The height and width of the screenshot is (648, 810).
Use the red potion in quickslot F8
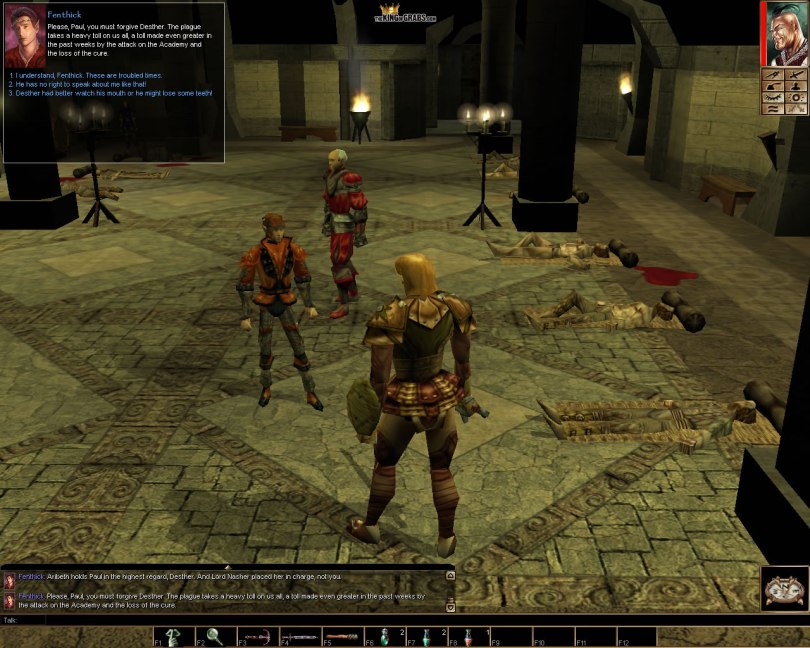469,636
